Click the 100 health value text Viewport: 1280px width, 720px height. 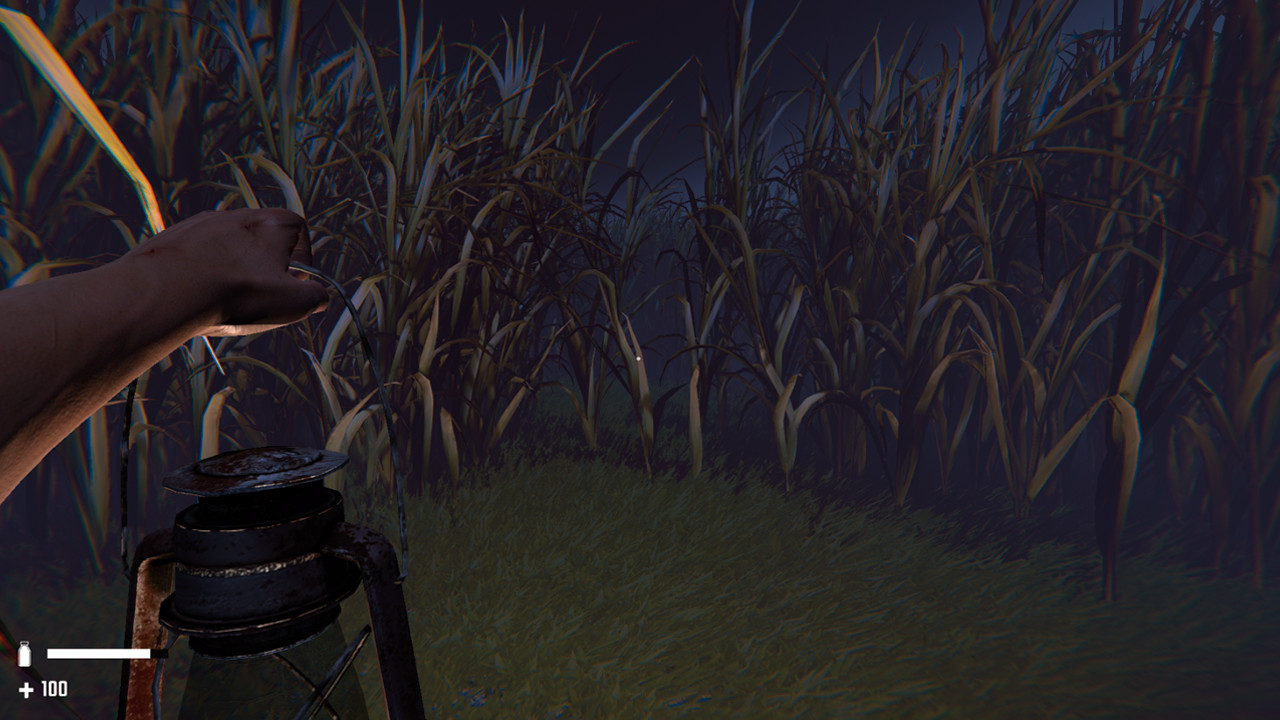[x=54, y=689]
